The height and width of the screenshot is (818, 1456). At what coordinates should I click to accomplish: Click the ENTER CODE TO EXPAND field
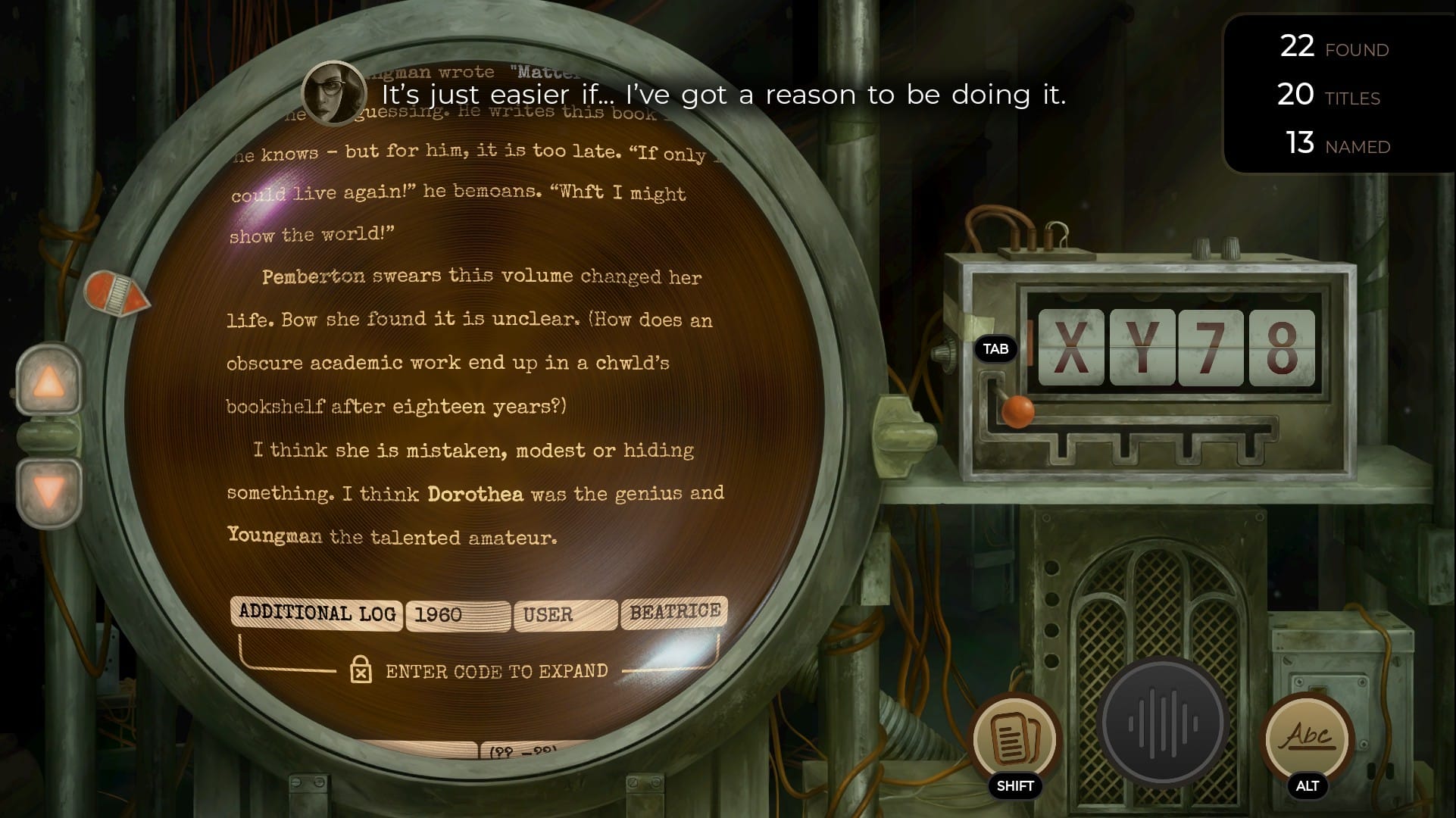tap(496, 670)
